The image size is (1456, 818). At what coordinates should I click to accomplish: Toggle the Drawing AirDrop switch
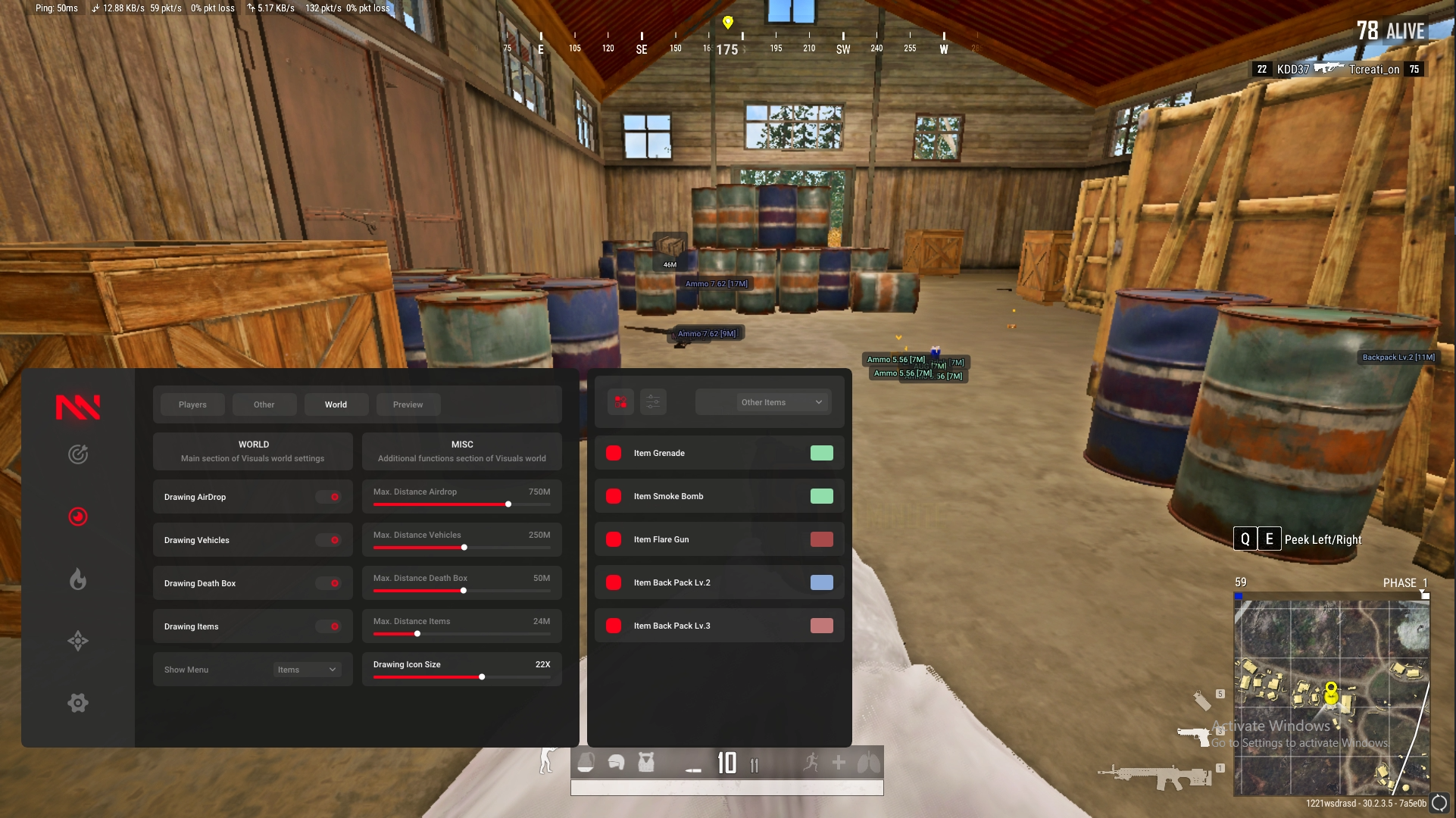[x=329, y=497]
